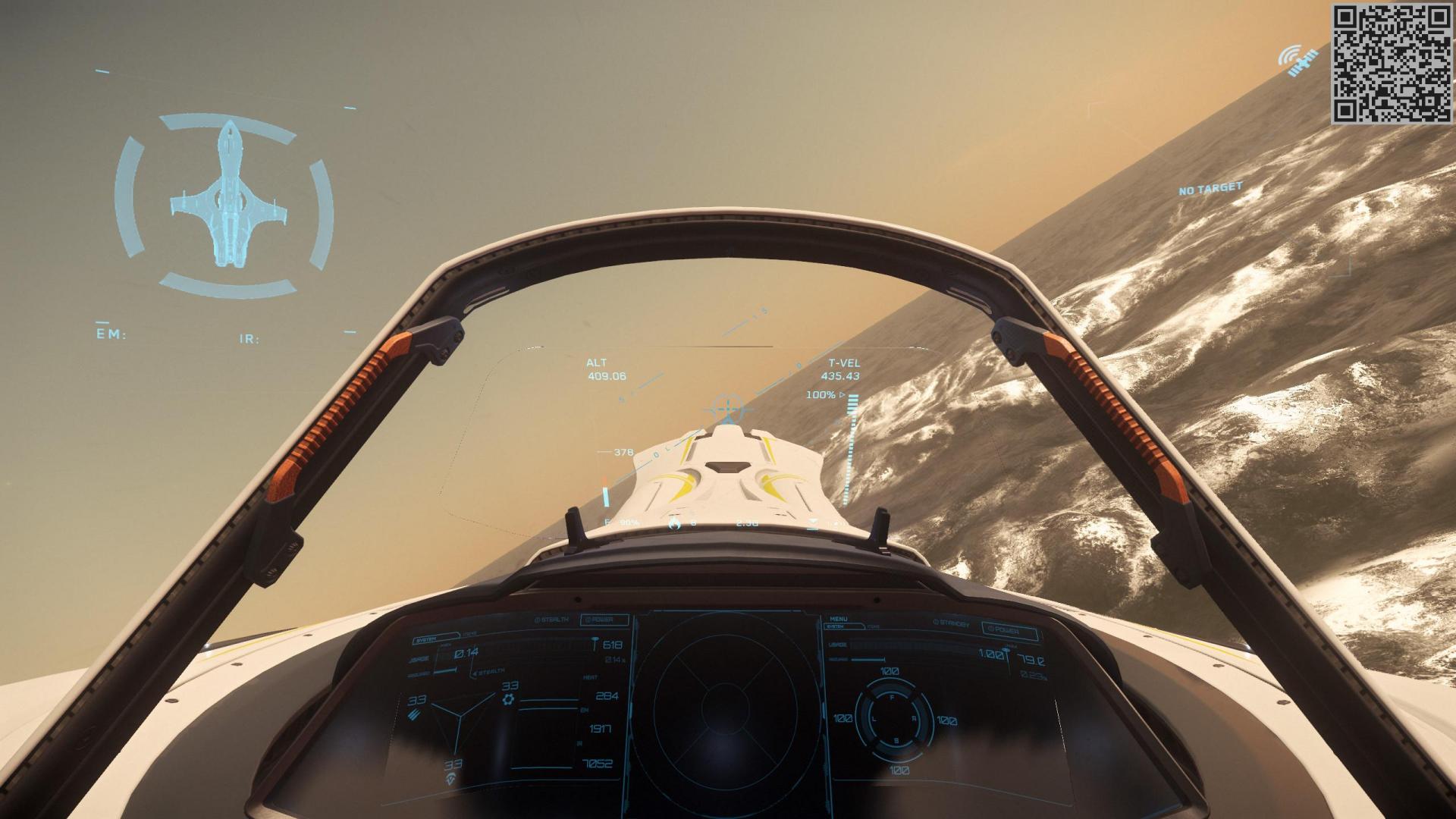Click the satellite comms icon near the QR code
The width and height of the screenshot is (1456, 819).
[1297, 61]
